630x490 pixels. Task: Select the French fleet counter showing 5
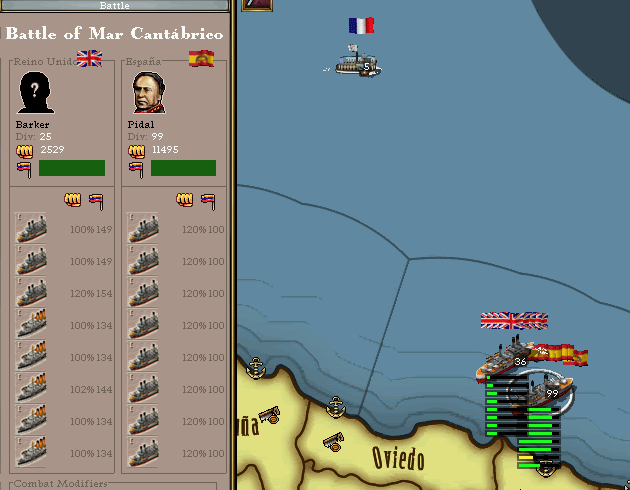click(355, 63)
